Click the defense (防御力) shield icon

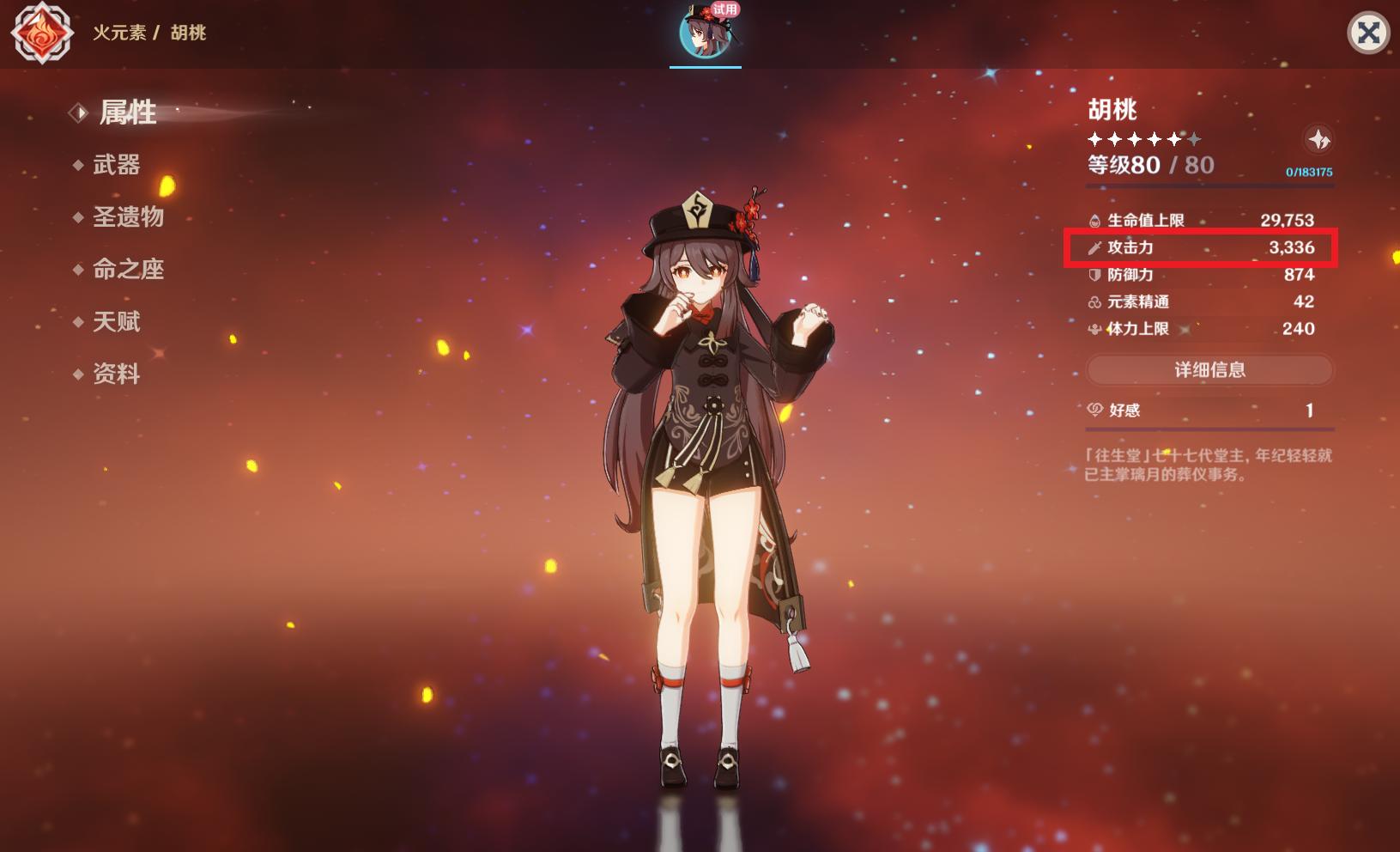click(x=1095, y=275)
